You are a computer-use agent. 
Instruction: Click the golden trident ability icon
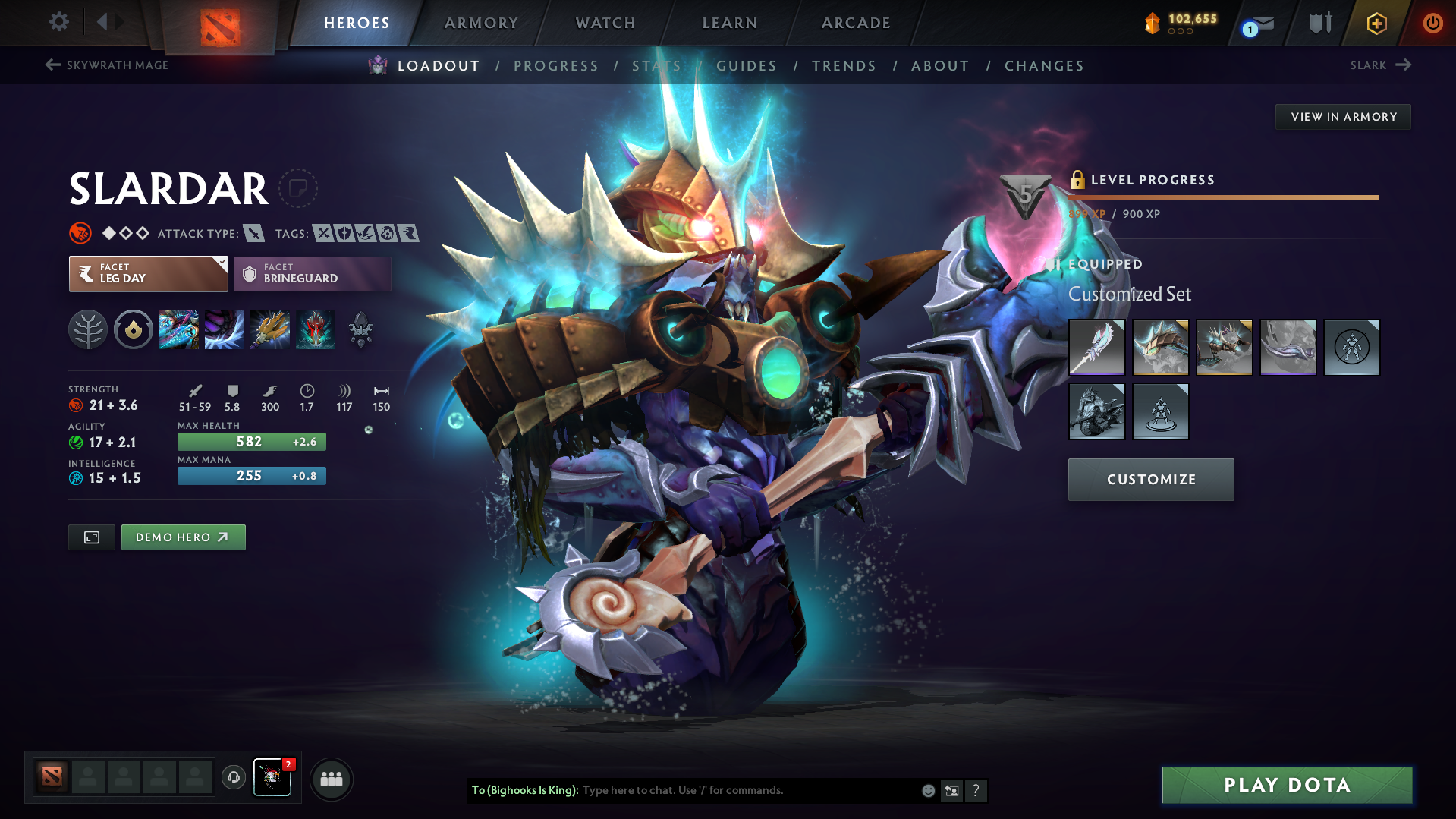click(x=269, y=329)
